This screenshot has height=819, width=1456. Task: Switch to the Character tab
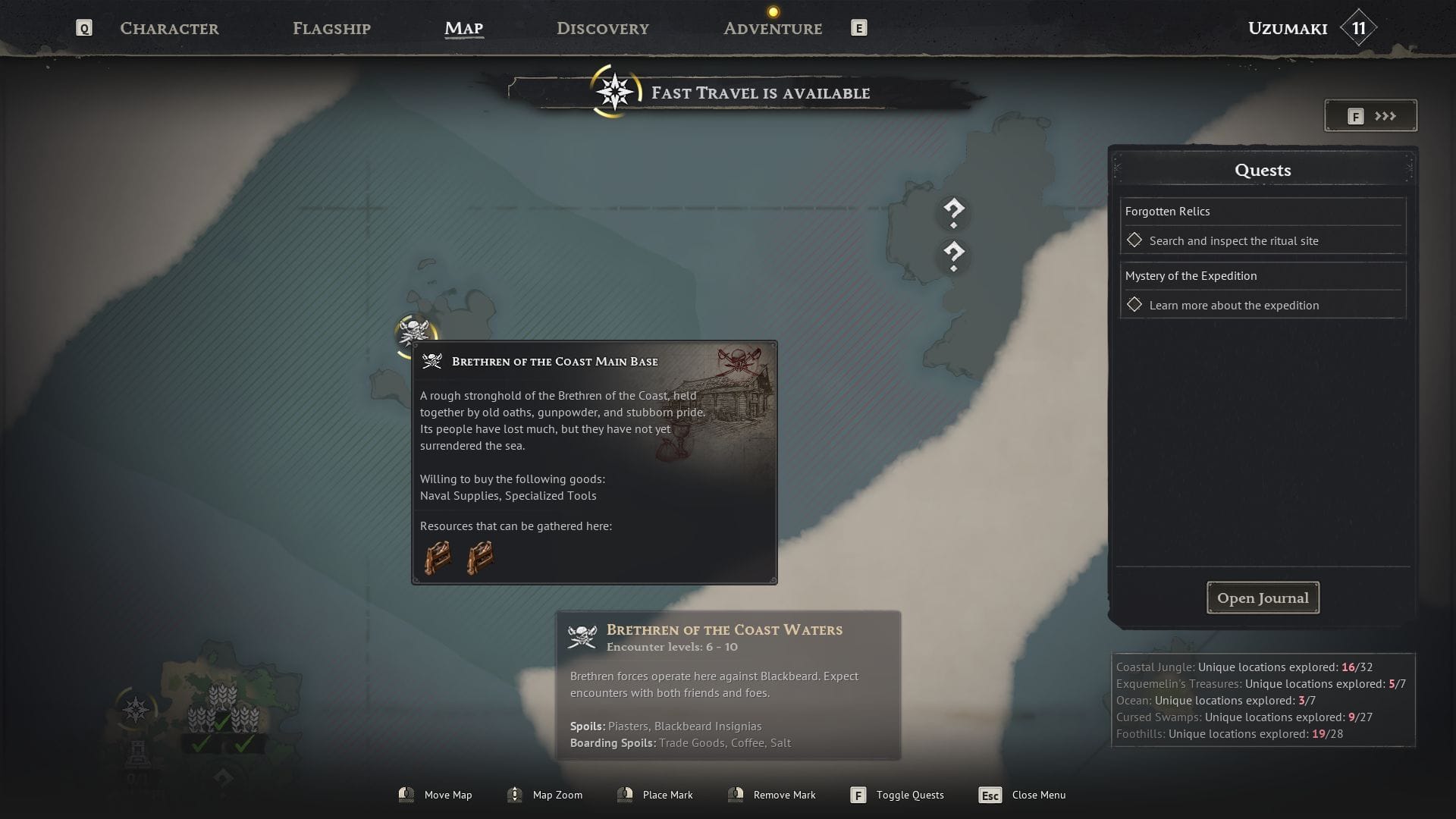[168, 28]
